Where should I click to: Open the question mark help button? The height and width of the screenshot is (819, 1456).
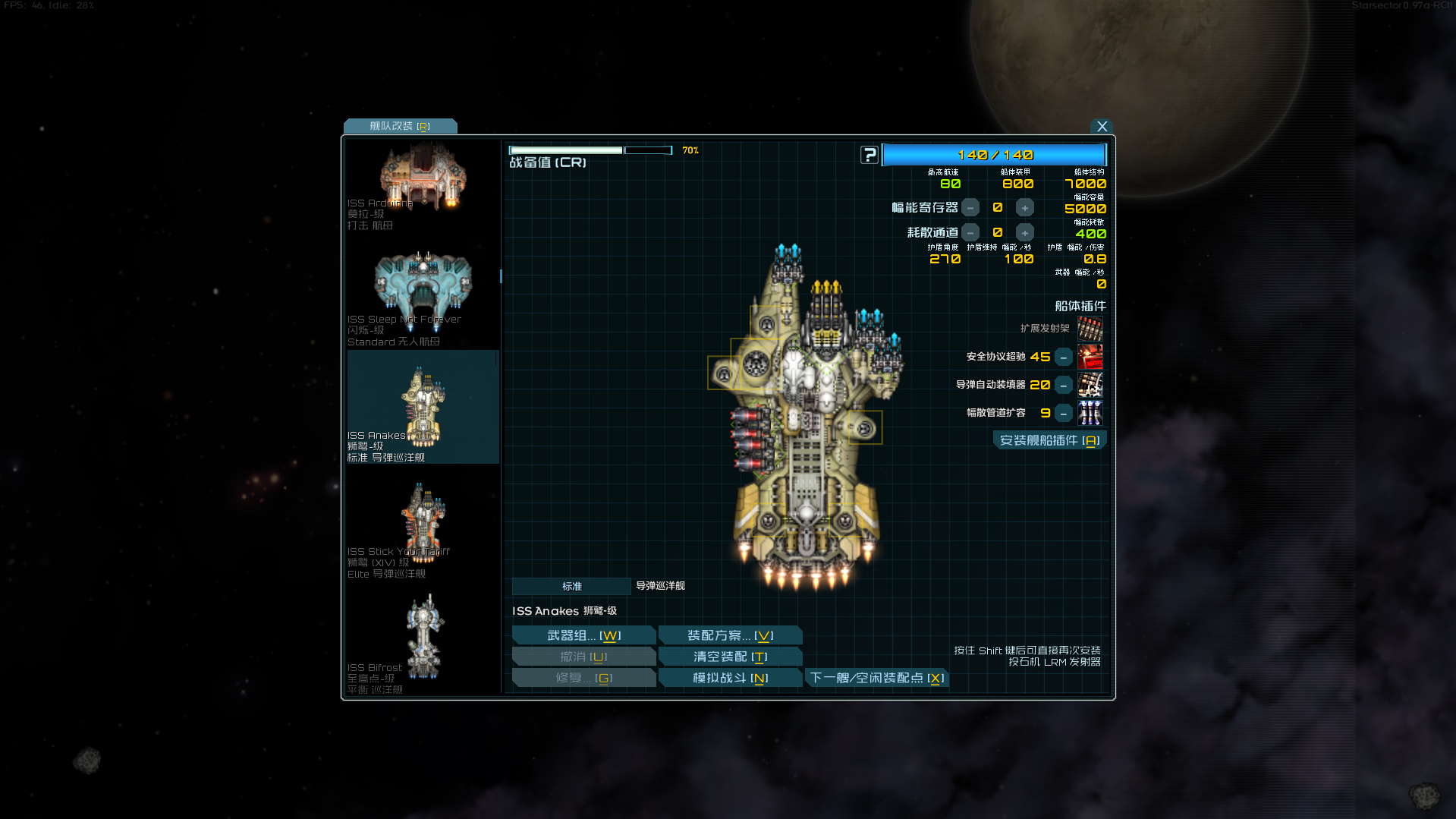(x=869, y=155)
